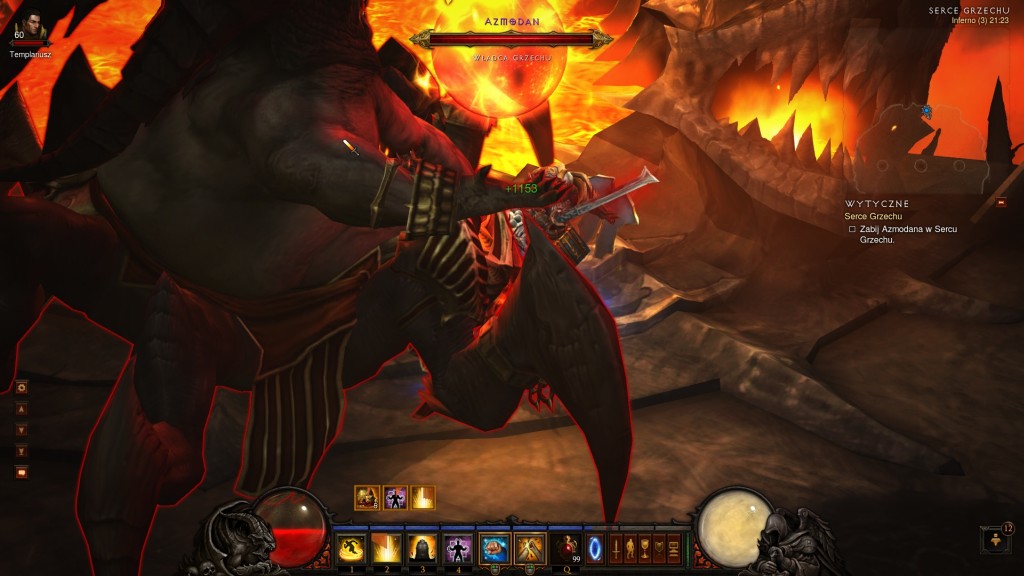Viewport: 1024px width, 576px height.
Task: Use the light beam skill in slot 2
Action: click(x=386, y=548)
